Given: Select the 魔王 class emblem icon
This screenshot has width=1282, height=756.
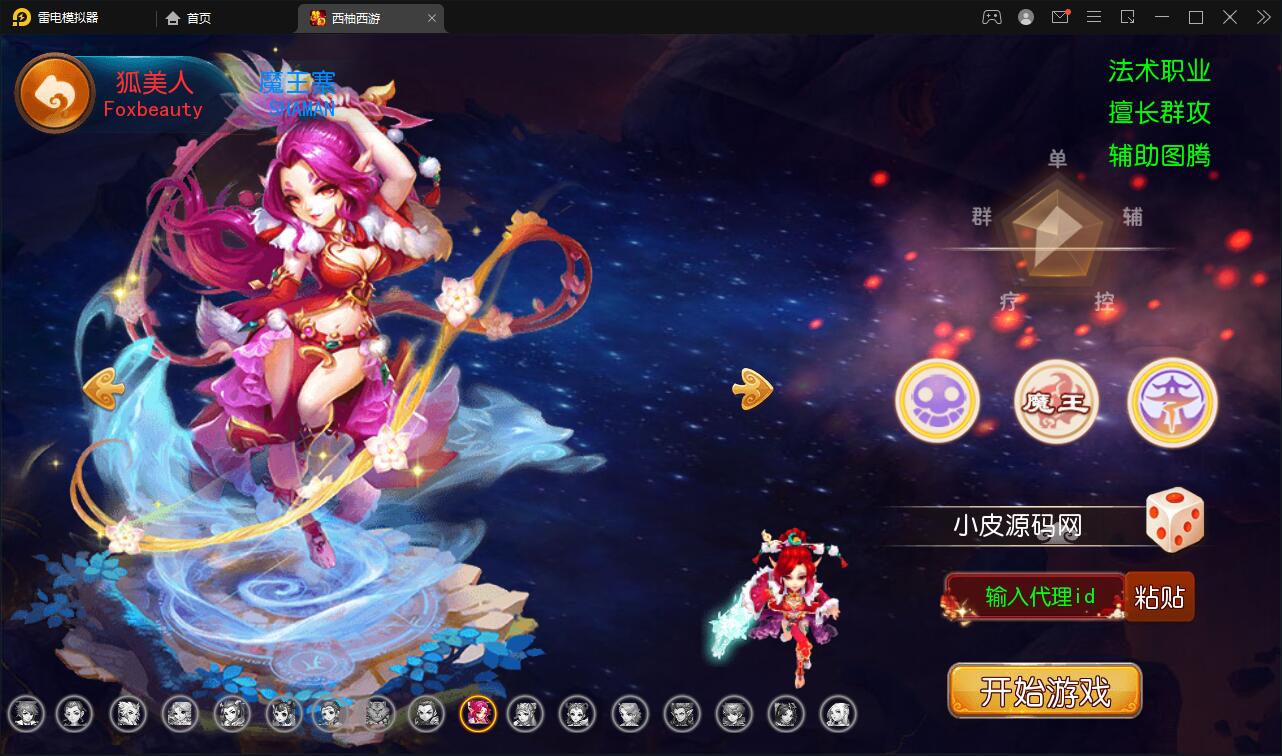Looking at the screenshot, I should 1055,401.
